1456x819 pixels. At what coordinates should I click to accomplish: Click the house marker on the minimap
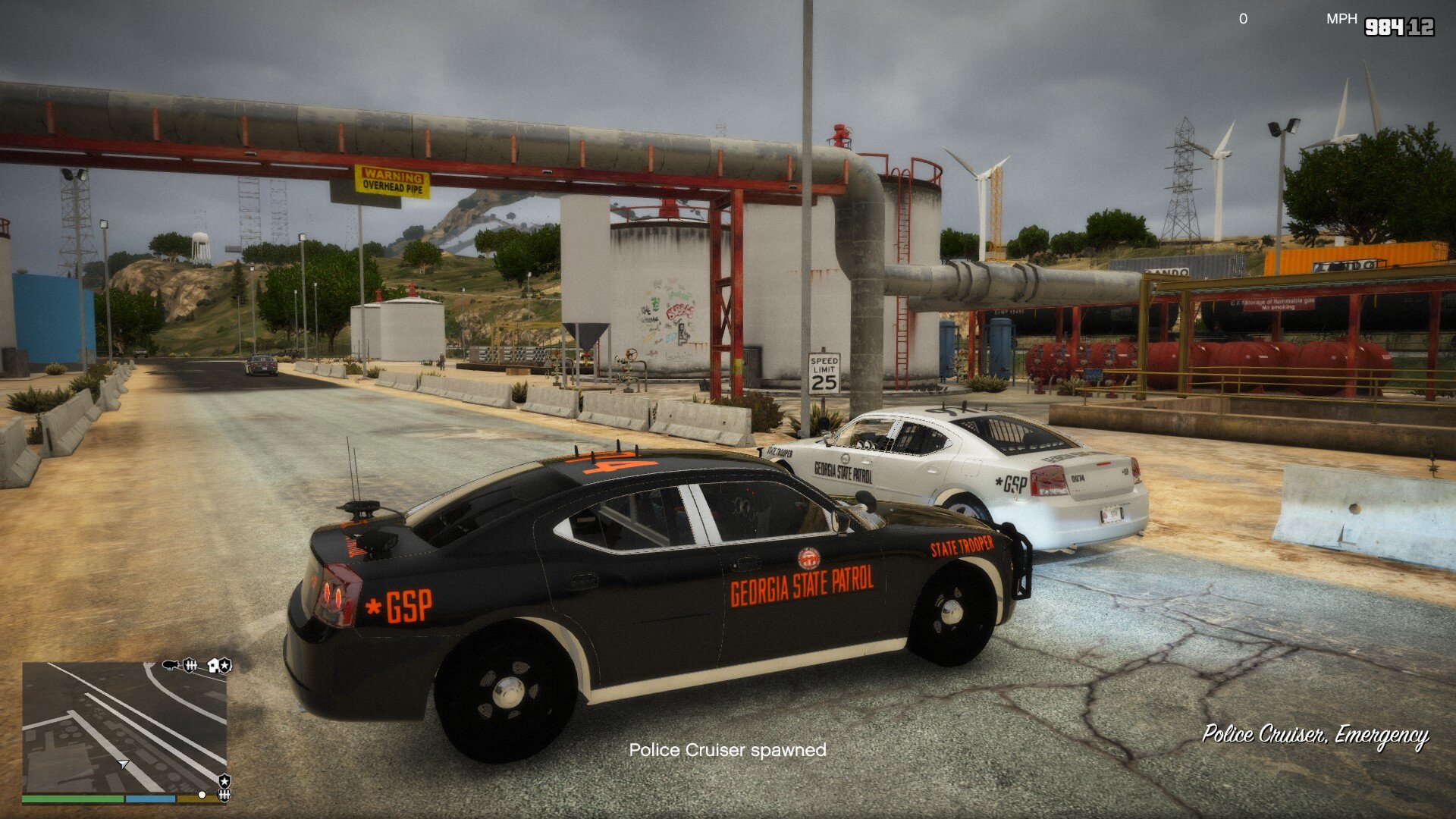(x=212, y=665)
